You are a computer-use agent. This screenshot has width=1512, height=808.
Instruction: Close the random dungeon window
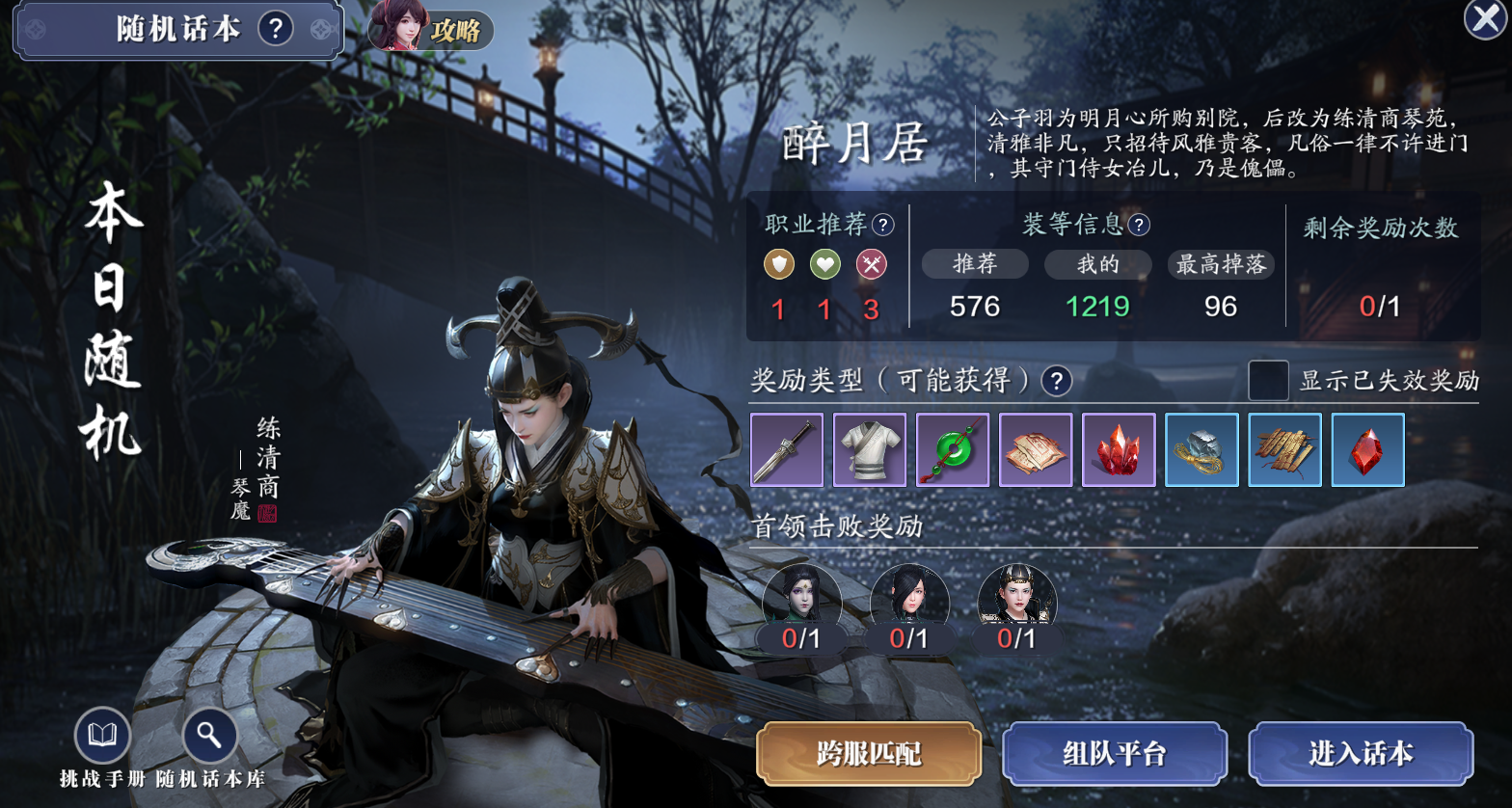(1485, 19)
